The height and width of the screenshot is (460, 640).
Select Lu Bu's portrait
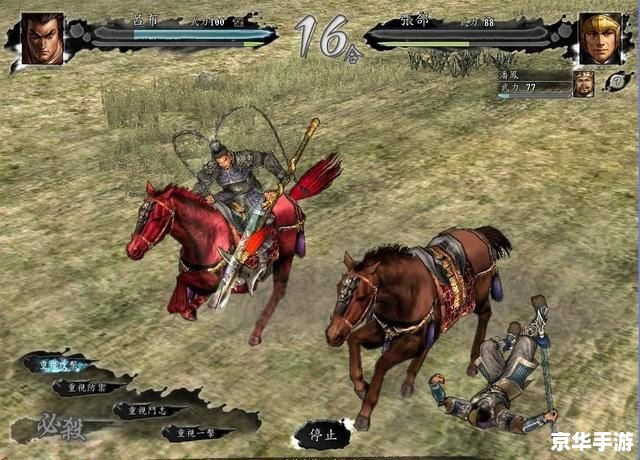coord(42,39)
